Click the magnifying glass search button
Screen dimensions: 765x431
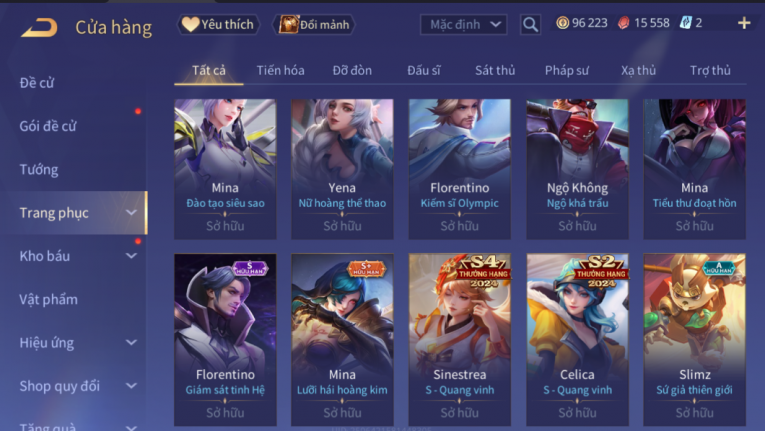pyautogui.click(x=530, y=24)
